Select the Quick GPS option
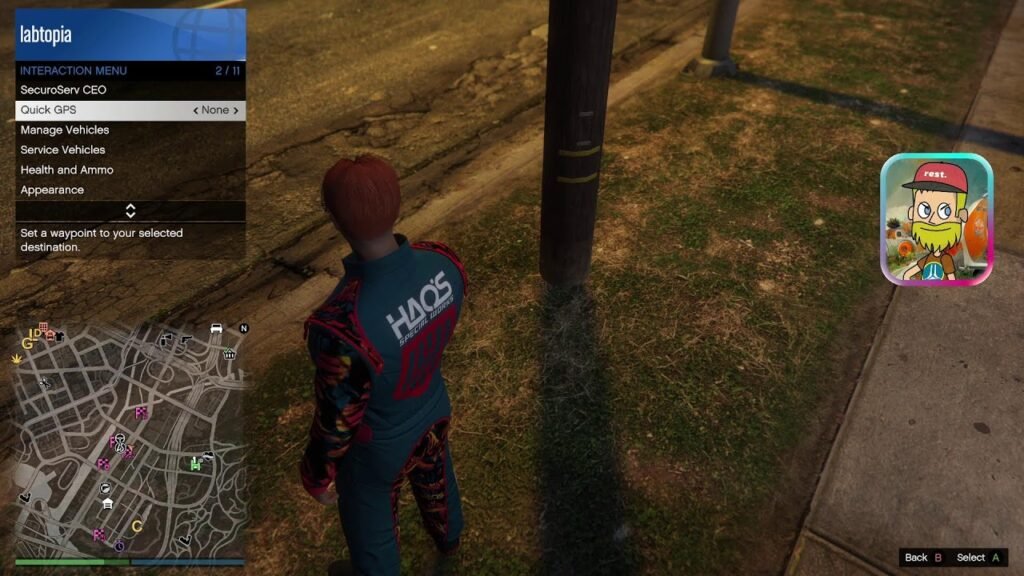 [x=48, y=110]
